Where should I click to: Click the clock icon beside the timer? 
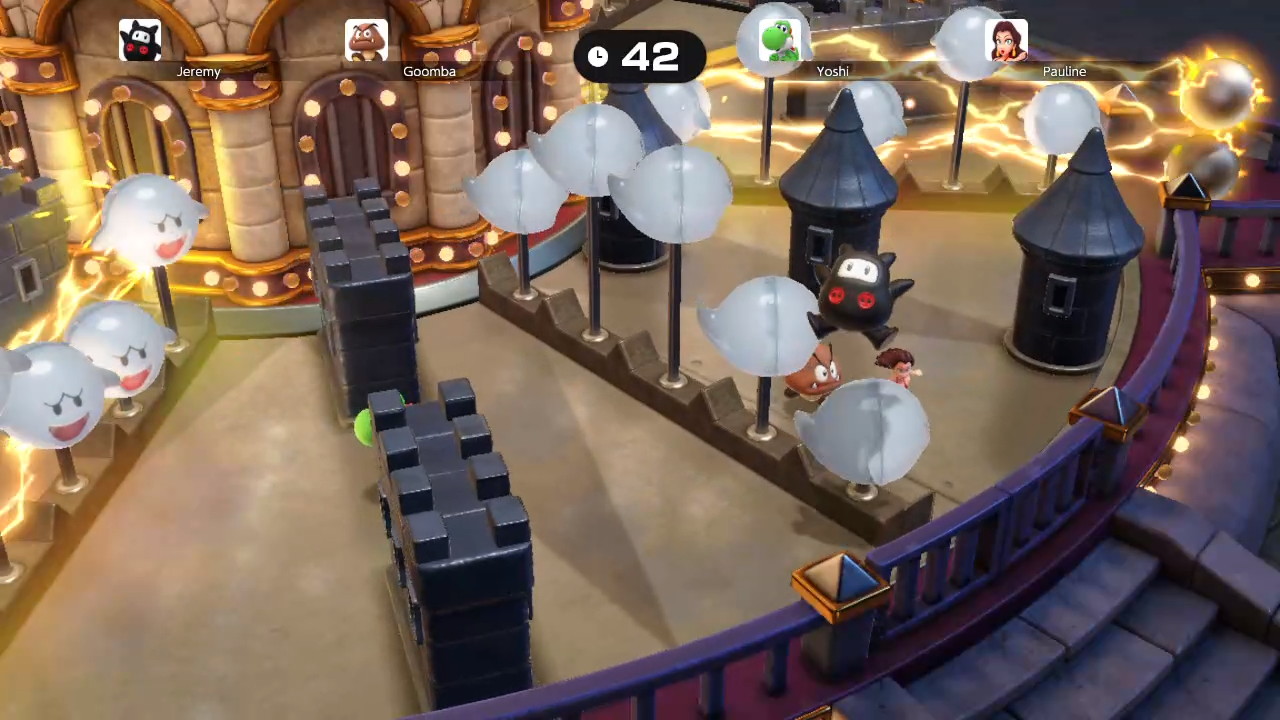click(597, 57)
